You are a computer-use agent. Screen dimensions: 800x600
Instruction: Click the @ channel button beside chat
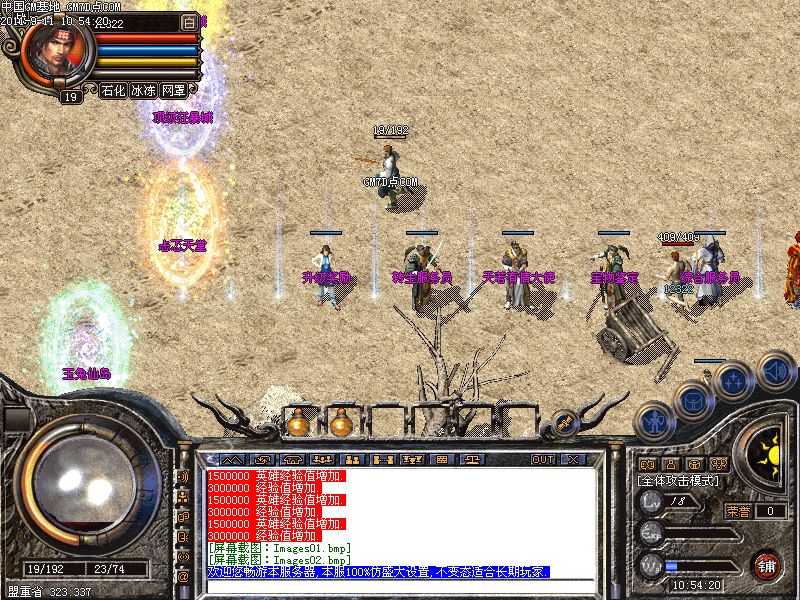tap(183, 576)
